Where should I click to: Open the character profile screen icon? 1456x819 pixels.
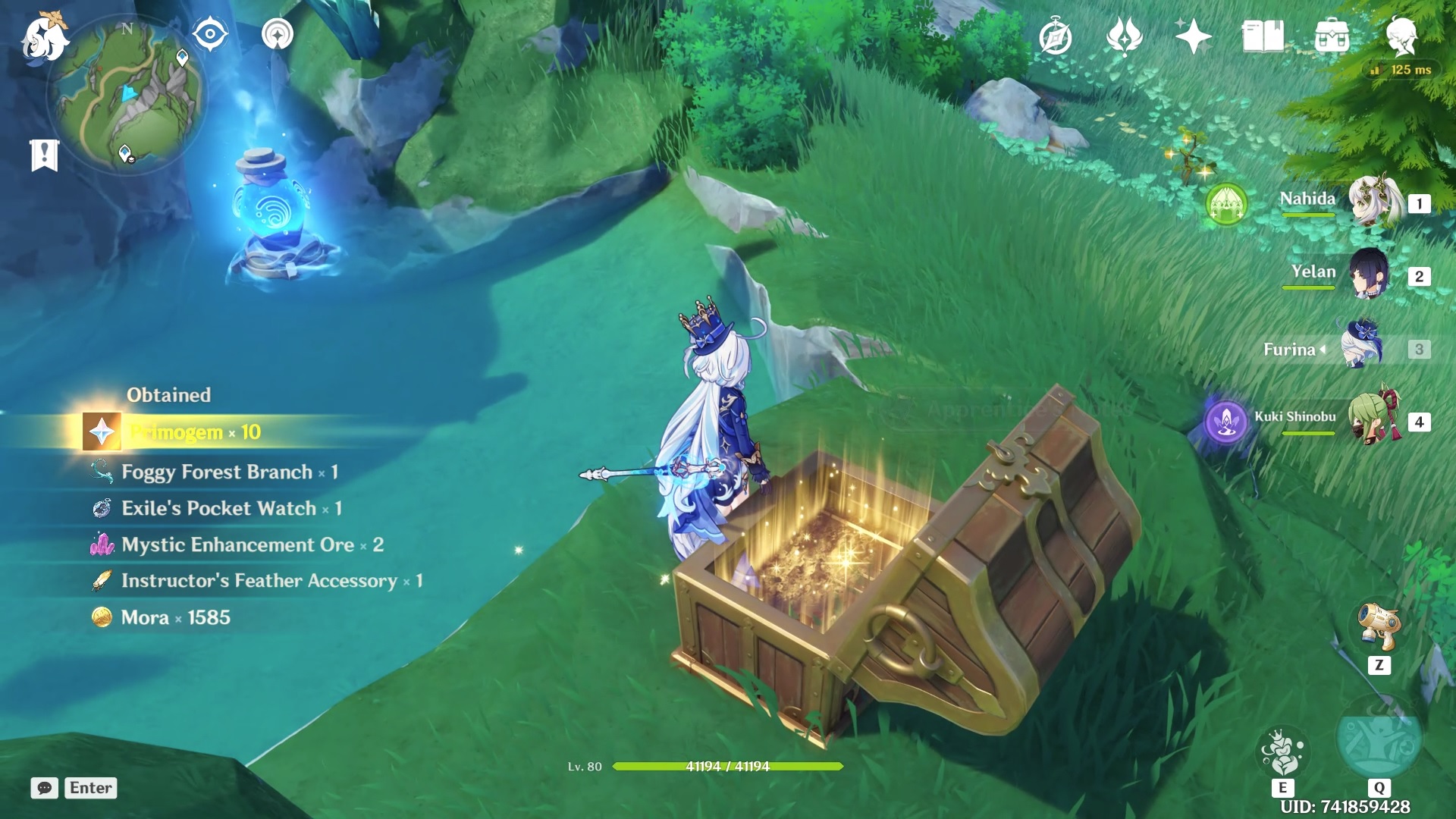(x=1401, y=36)
